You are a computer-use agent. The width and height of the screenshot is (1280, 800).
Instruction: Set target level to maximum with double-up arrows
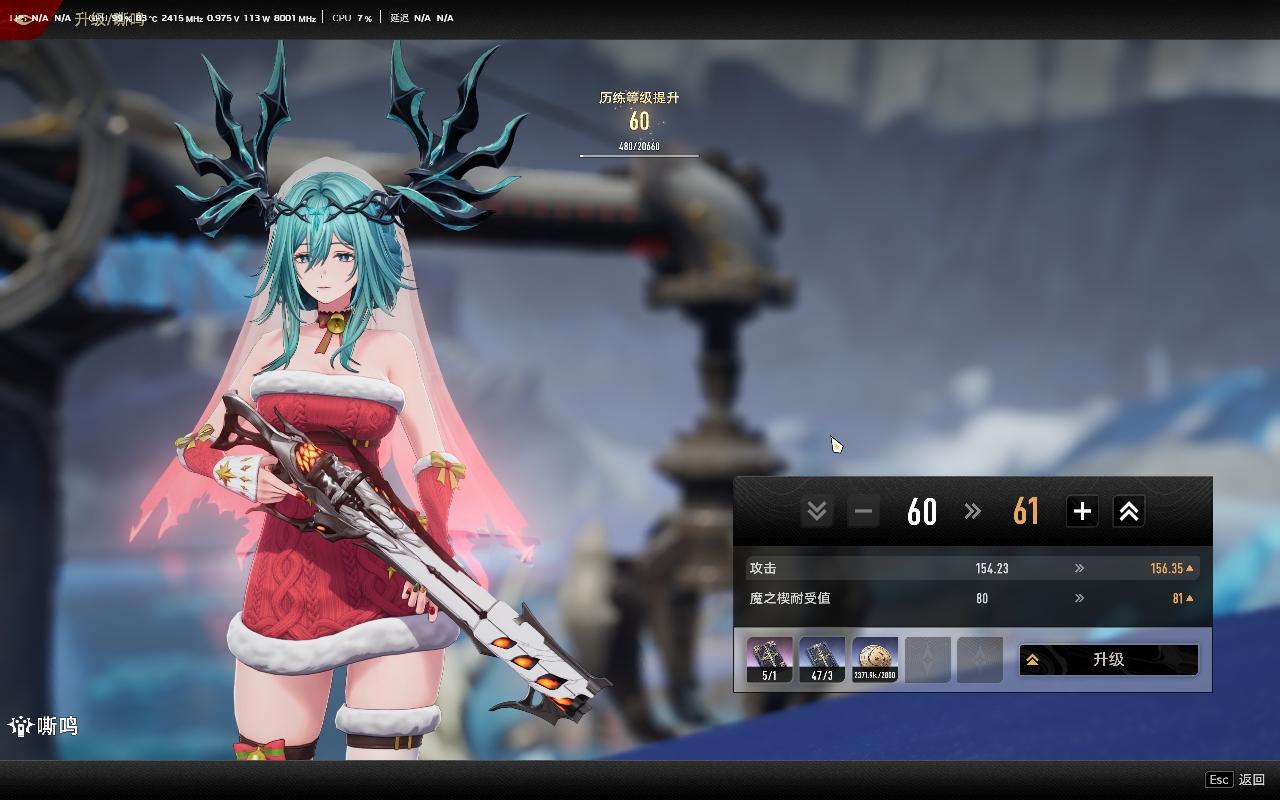[x=1128, y=512]
